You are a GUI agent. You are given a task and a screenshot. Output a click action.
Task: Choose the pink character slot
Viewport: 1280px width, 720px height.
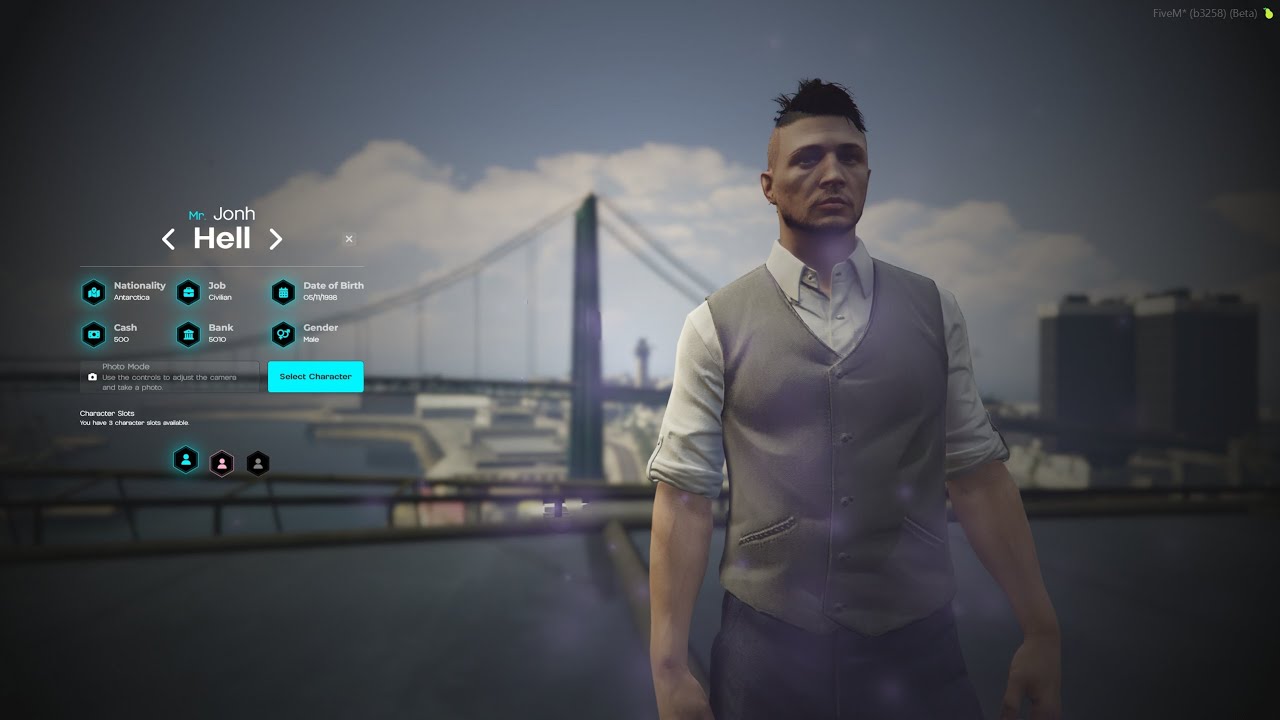[x=222, y=463]
